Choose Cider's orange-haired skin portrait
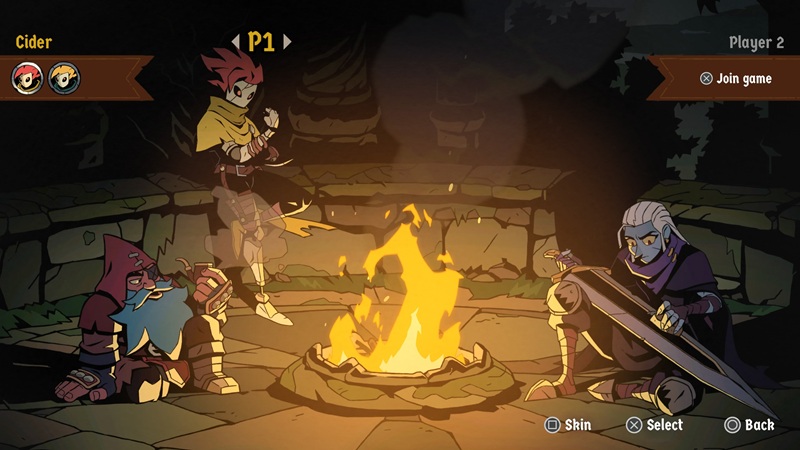The width and height of the screenshot is (800, 450). pos(64,77)
